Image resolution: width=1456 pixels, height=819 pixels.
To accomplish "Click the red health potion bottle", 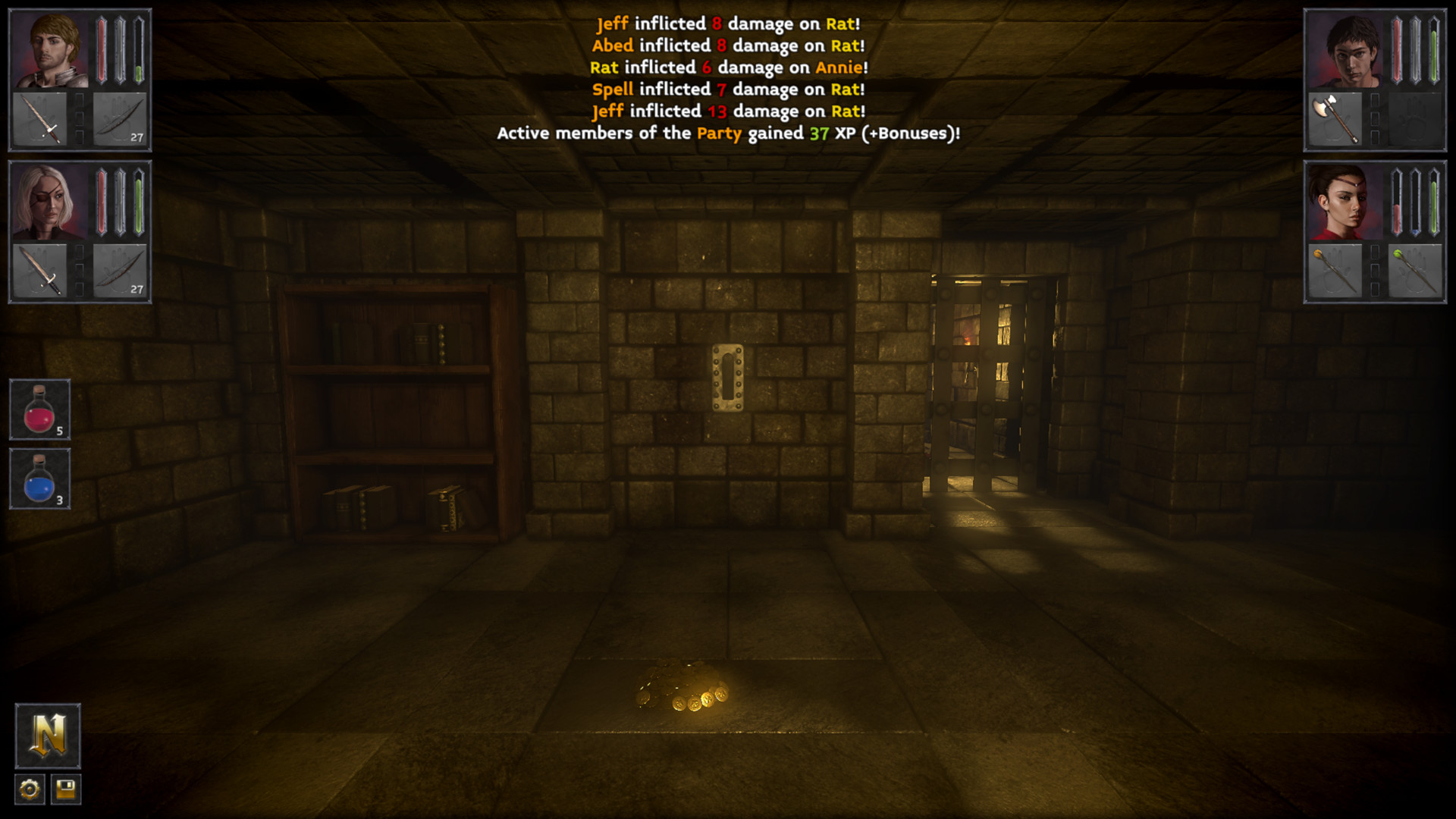I will click(39, 409).
